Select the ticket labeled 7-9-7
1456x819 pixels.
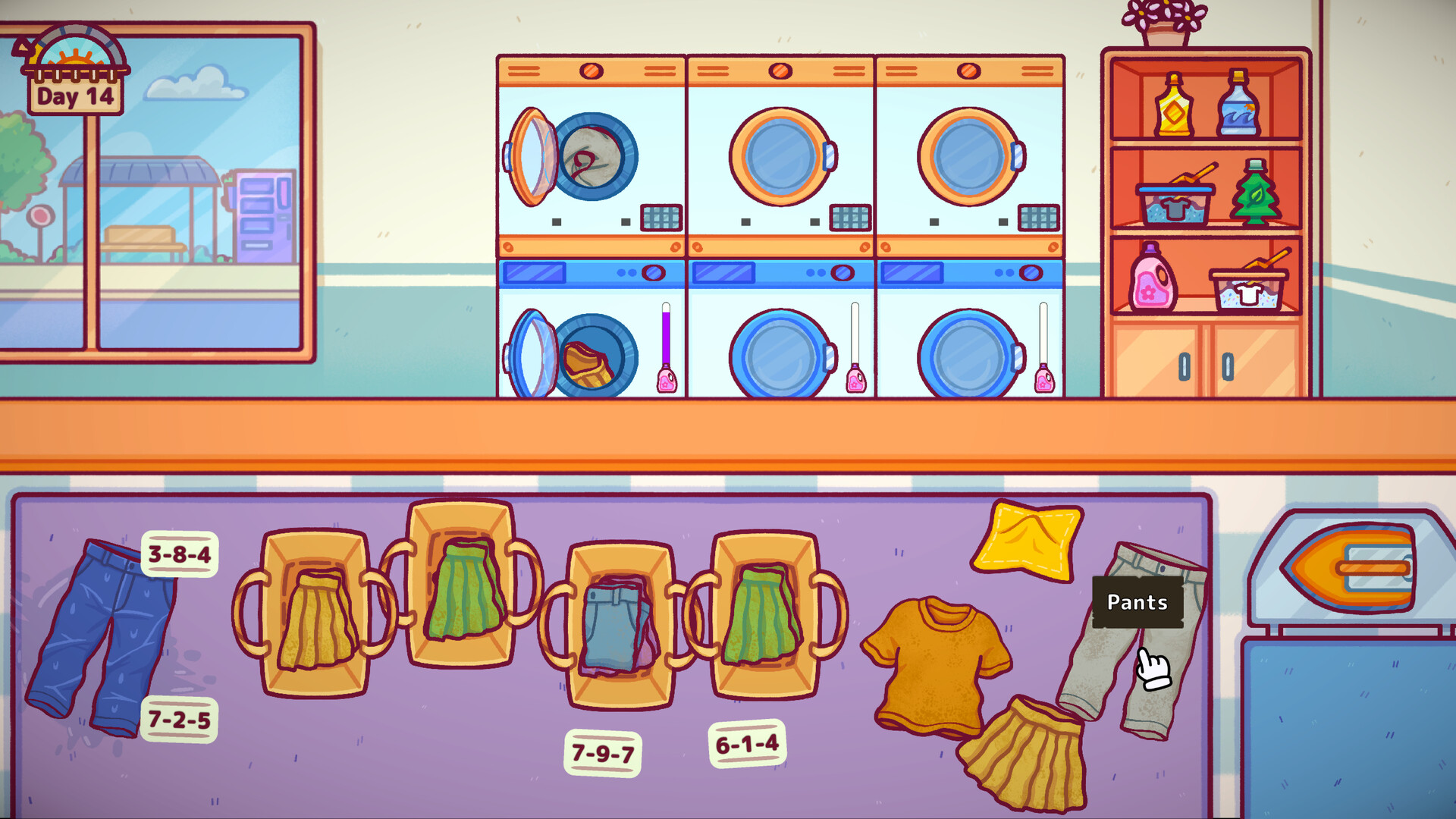click(604, 751)
